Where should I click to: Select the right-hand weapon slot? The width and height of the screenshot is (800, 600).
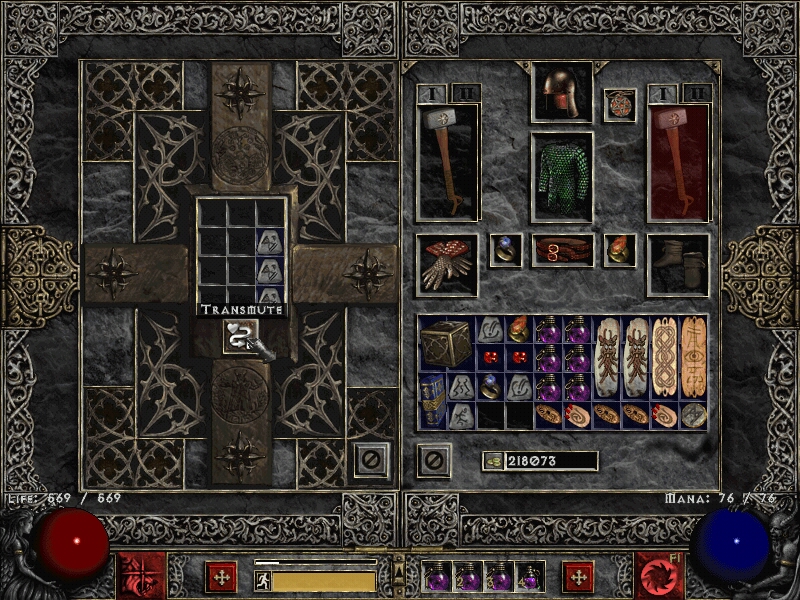(x=678, y=160)
